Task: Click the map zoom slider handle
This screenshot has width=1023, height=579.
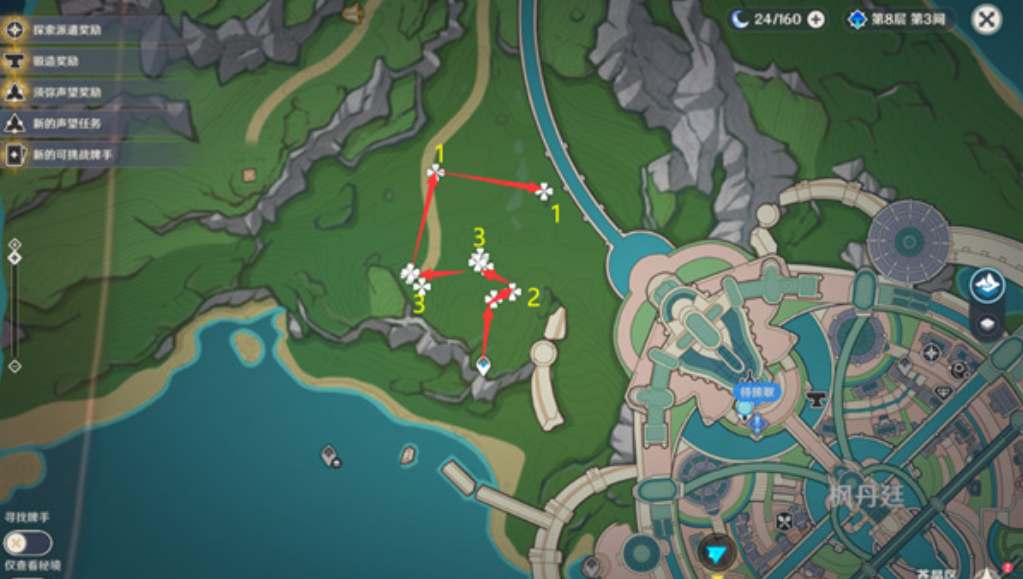Action: 14,258
